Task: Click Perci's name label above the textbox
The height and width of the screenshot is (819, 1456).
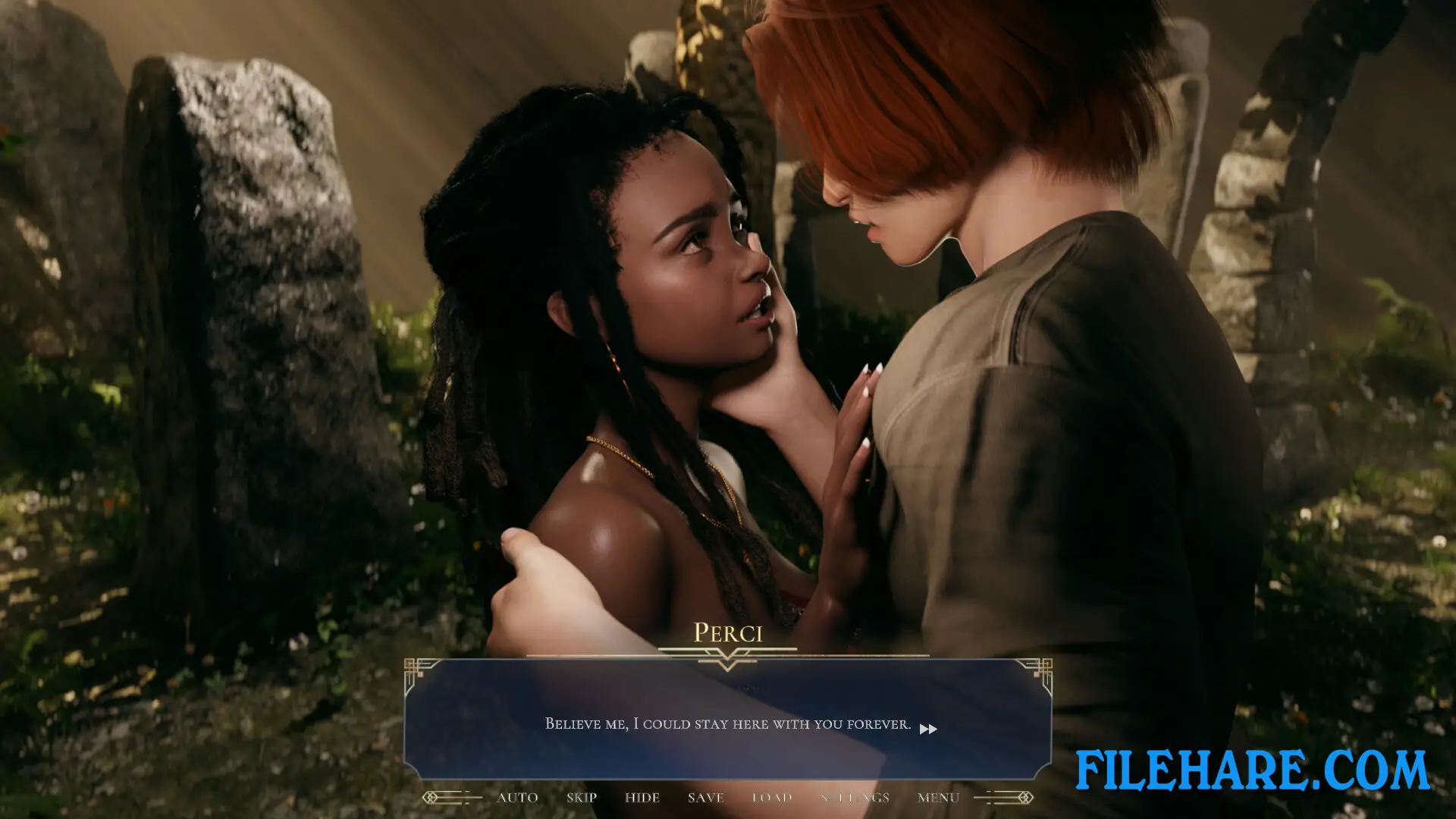Action: 728,633
